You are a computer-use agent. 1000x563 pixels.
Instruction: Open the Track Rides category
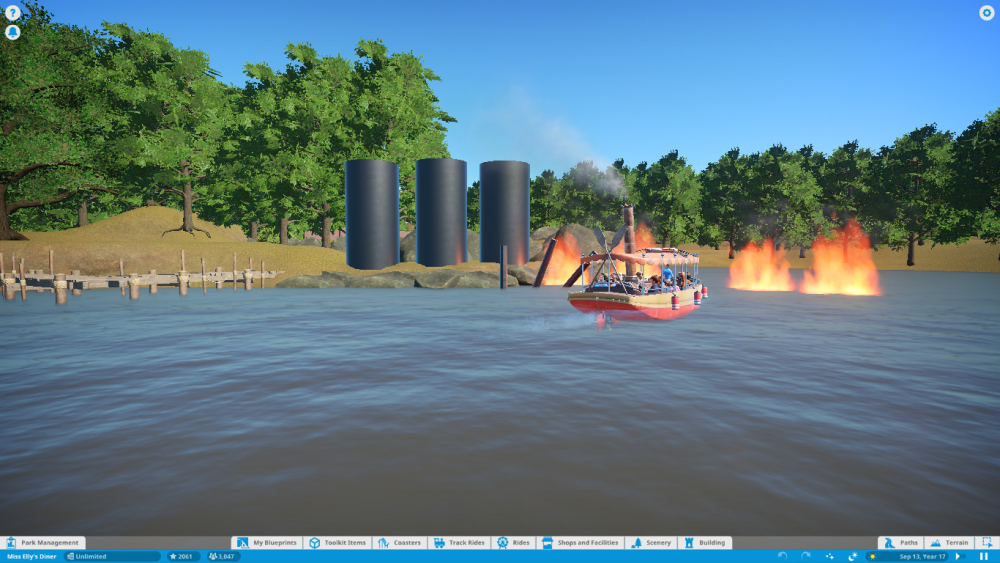pos(459,543)
